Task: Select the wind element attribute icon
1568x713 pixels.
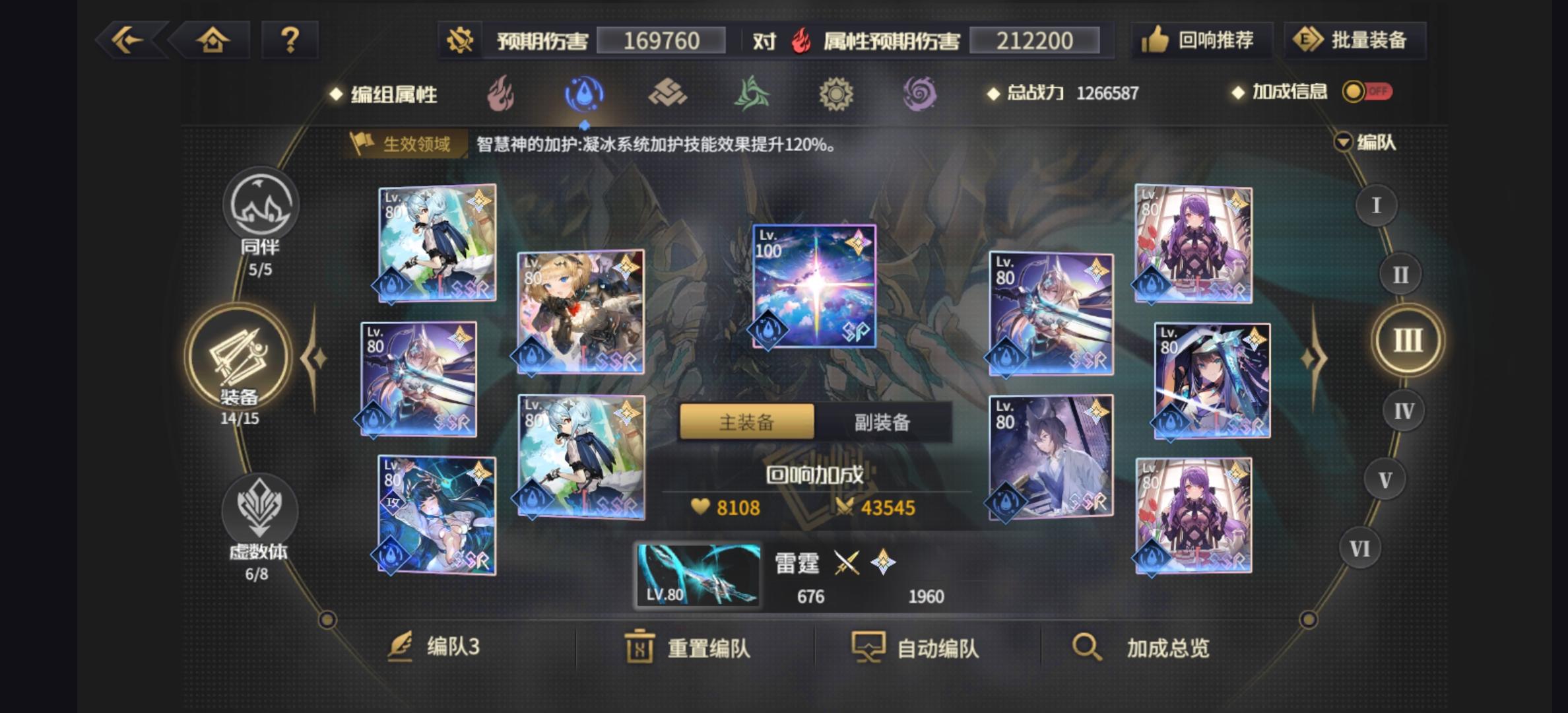Action: (x=752, y=94)
